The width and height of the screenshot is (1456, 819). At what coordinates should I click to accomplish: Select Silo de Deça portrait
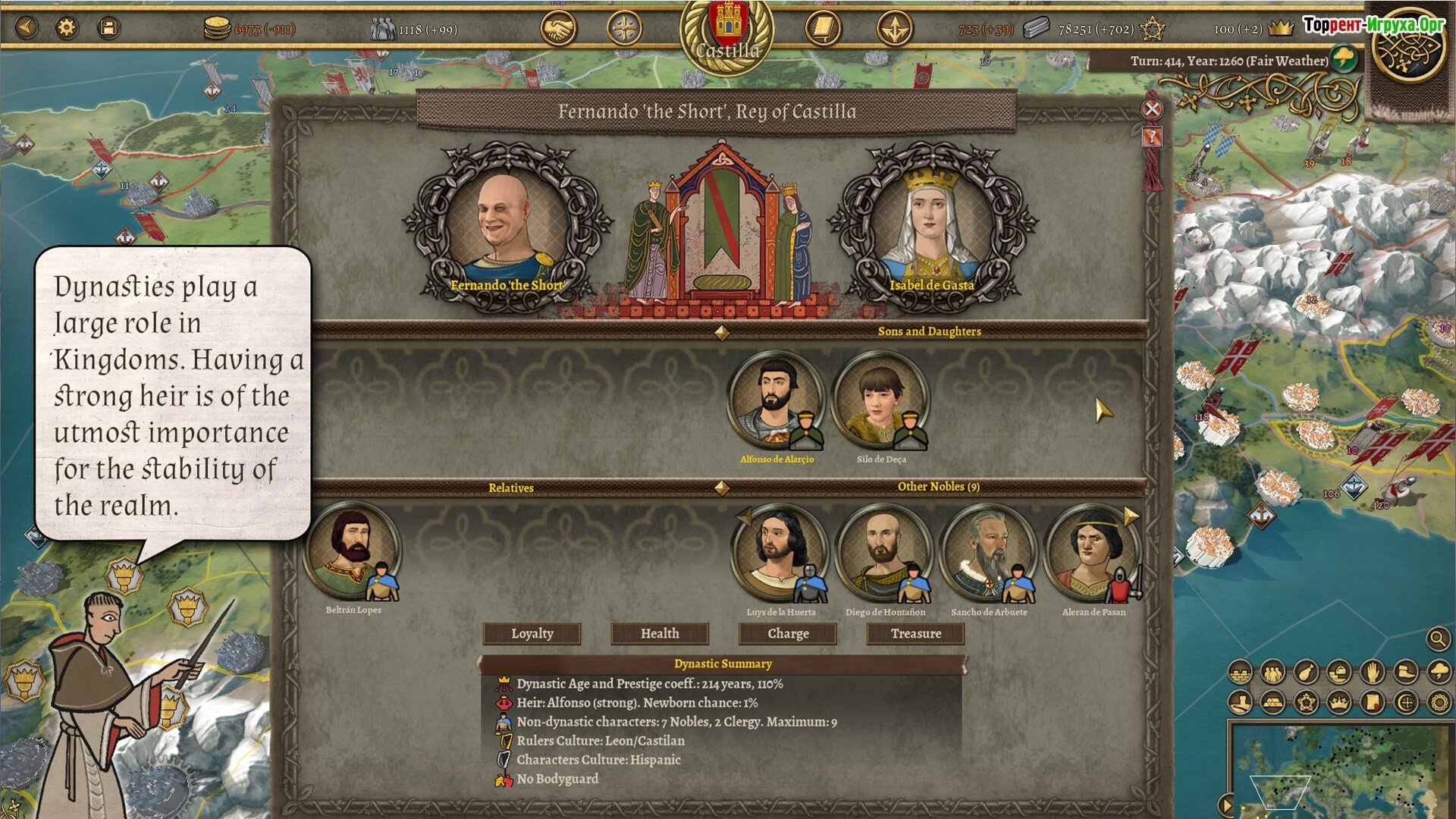click(880, 400)
